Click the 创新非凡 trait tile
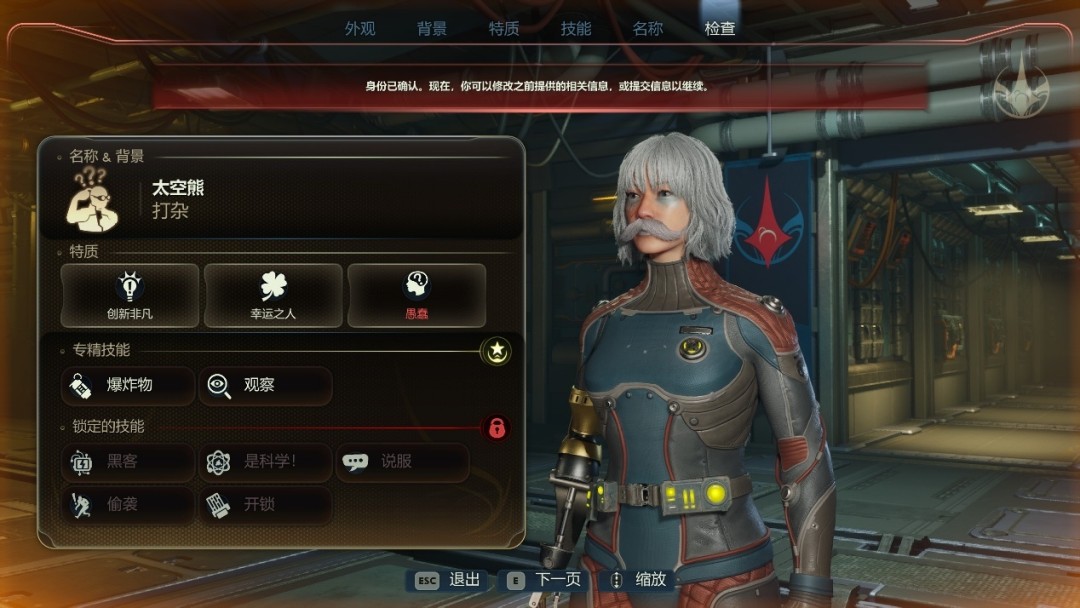This screenshot has height=608, width=1080. pos(130,295)
